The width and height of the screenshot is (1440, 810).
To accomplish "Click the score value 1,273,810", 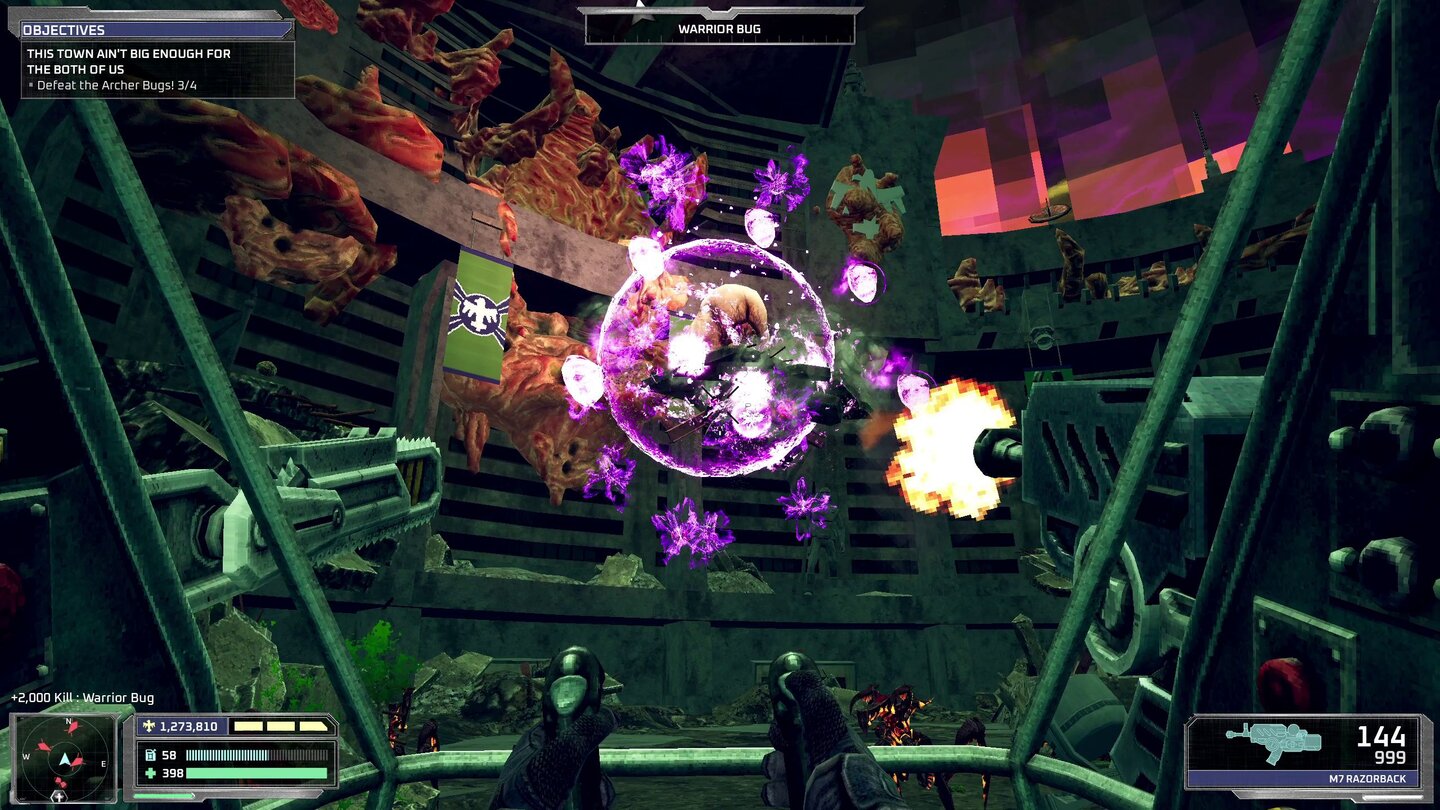I will point(190,727).
